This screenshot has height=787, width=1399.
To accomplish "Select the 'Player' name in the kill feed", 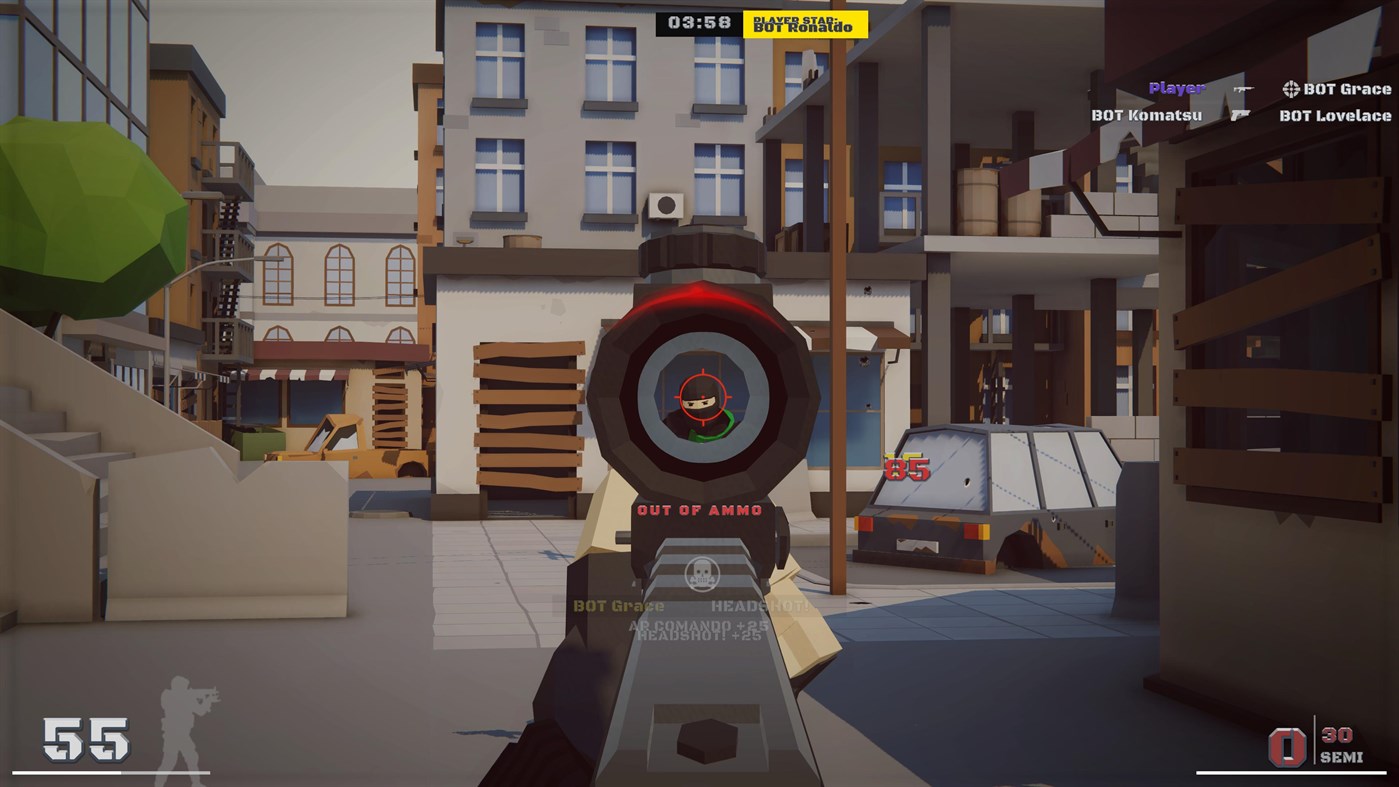I will (1176, 88).
